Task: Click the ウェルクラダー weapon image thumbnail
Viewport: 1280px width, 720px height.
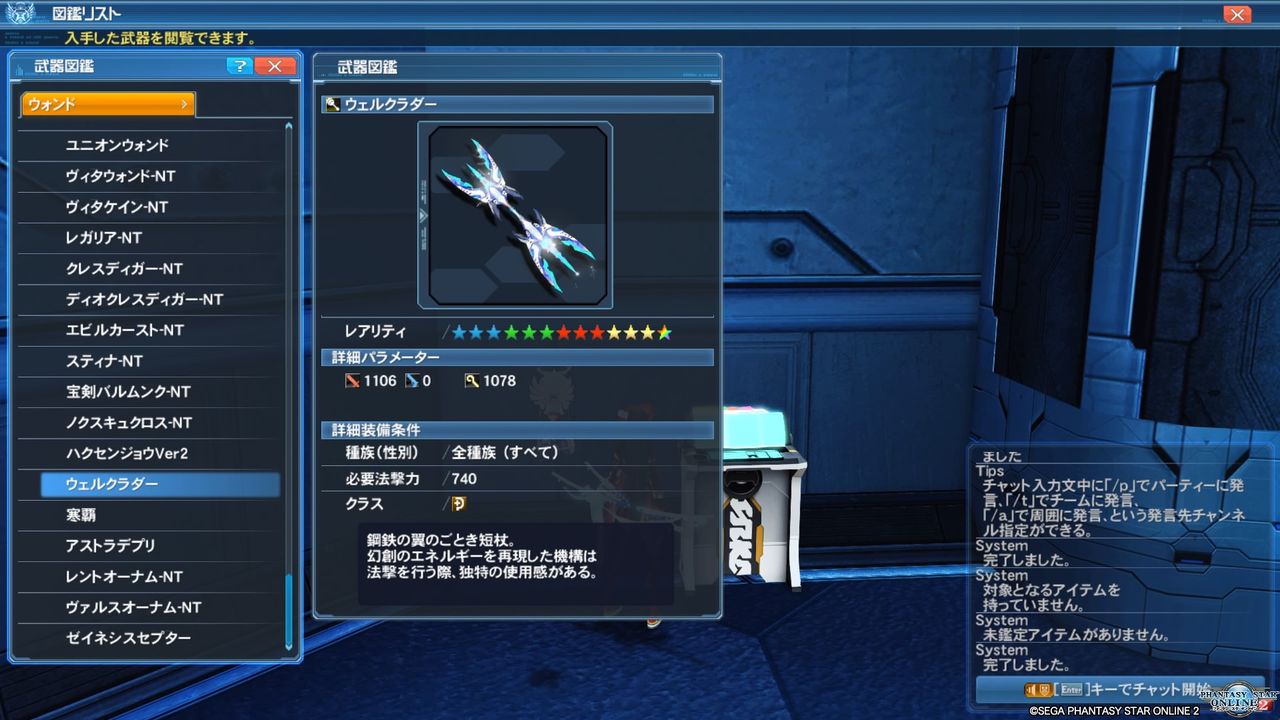Action: (x=517, y=214)
